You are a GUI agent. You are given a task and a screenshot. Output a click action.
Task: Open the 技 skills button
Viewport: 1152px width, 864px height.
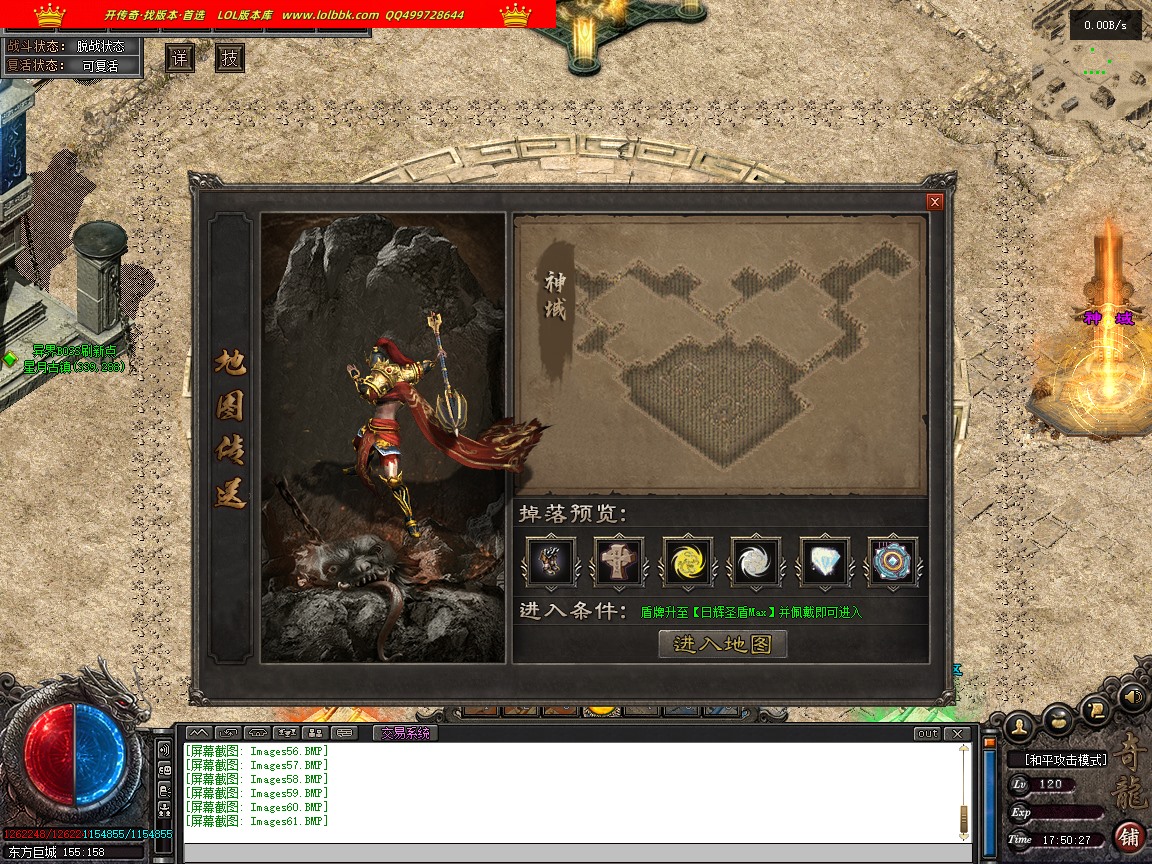(230, 58)
